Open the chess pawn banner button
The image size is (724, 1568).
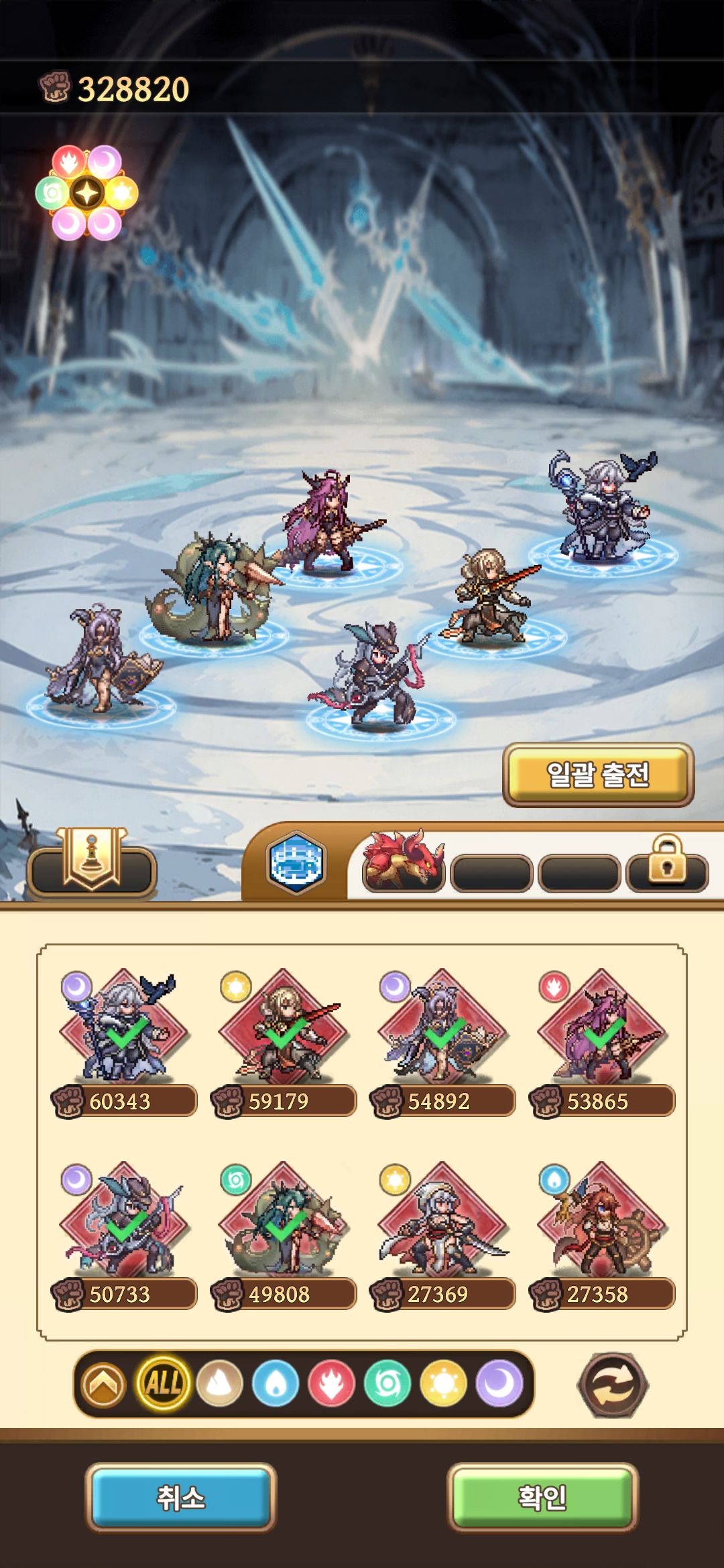tap(92, 861)
